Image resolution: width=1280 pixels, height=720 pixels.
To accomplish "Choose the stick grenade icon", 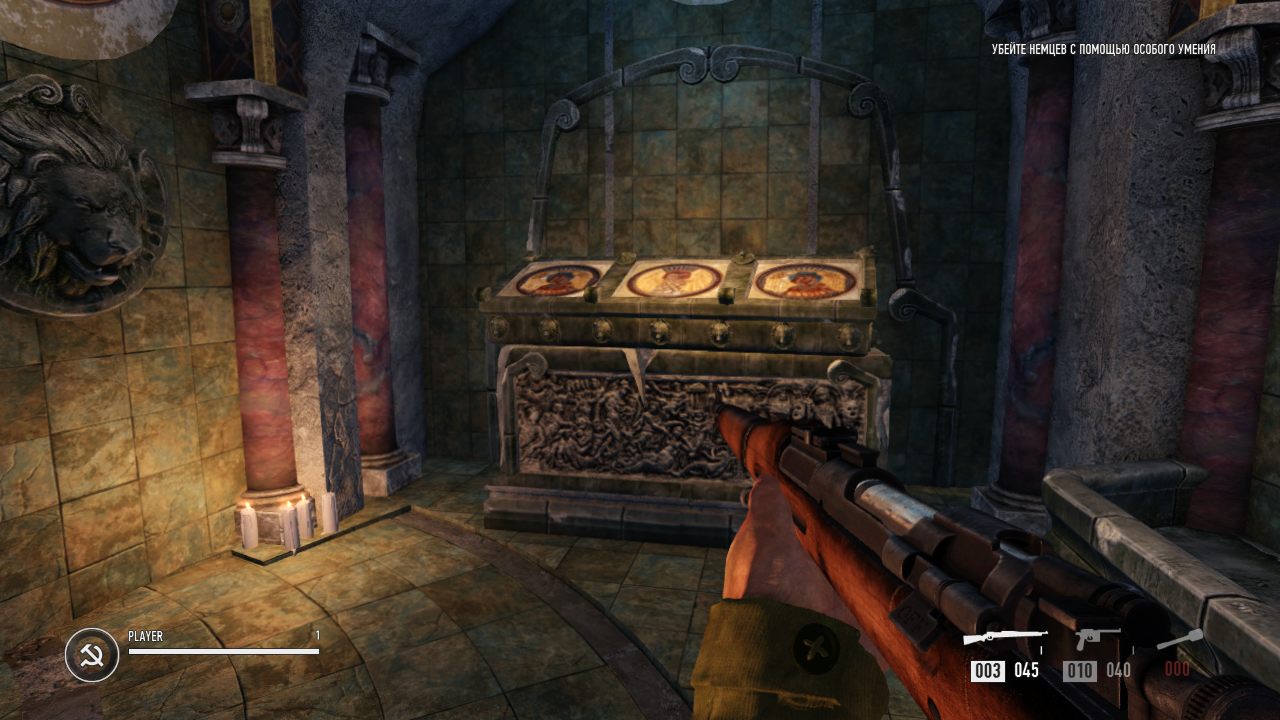I will click(x=1180, y=639).
